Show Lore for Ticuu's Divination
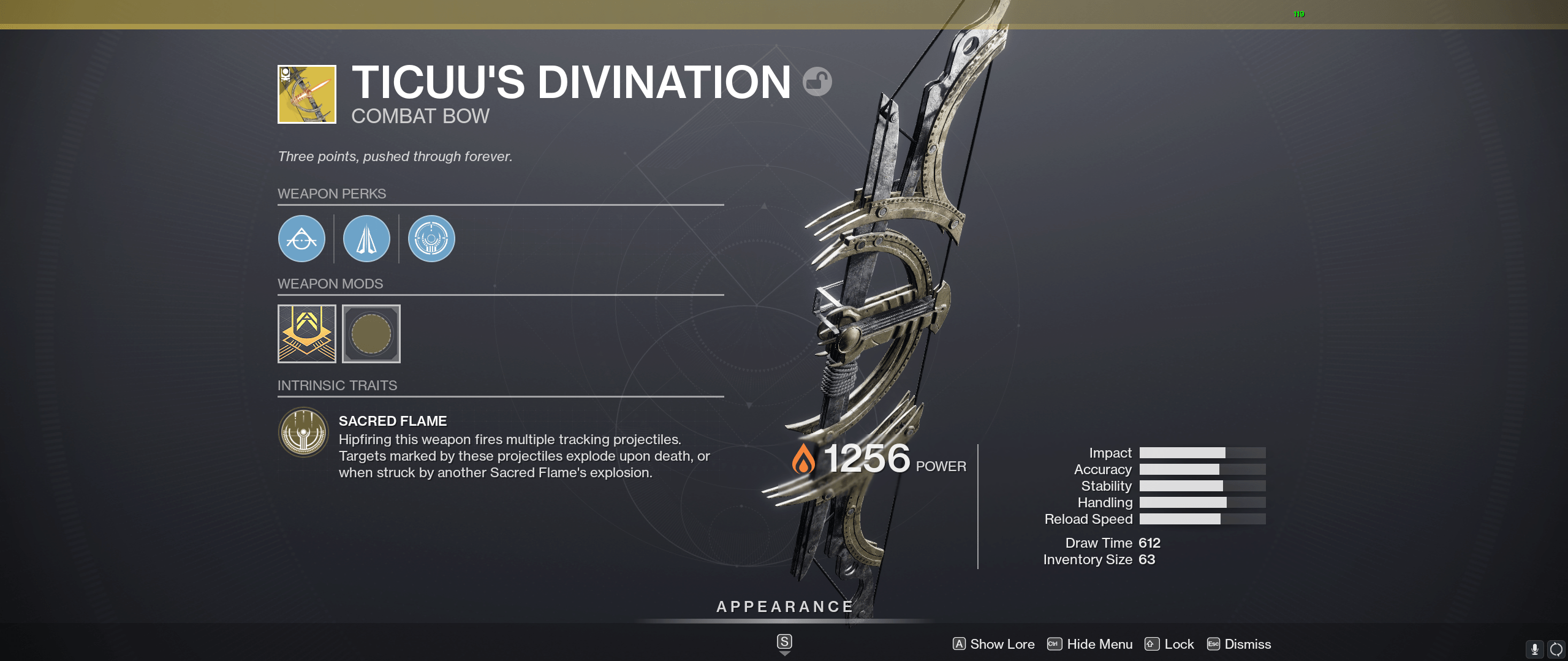 (x=1002, y=644)
